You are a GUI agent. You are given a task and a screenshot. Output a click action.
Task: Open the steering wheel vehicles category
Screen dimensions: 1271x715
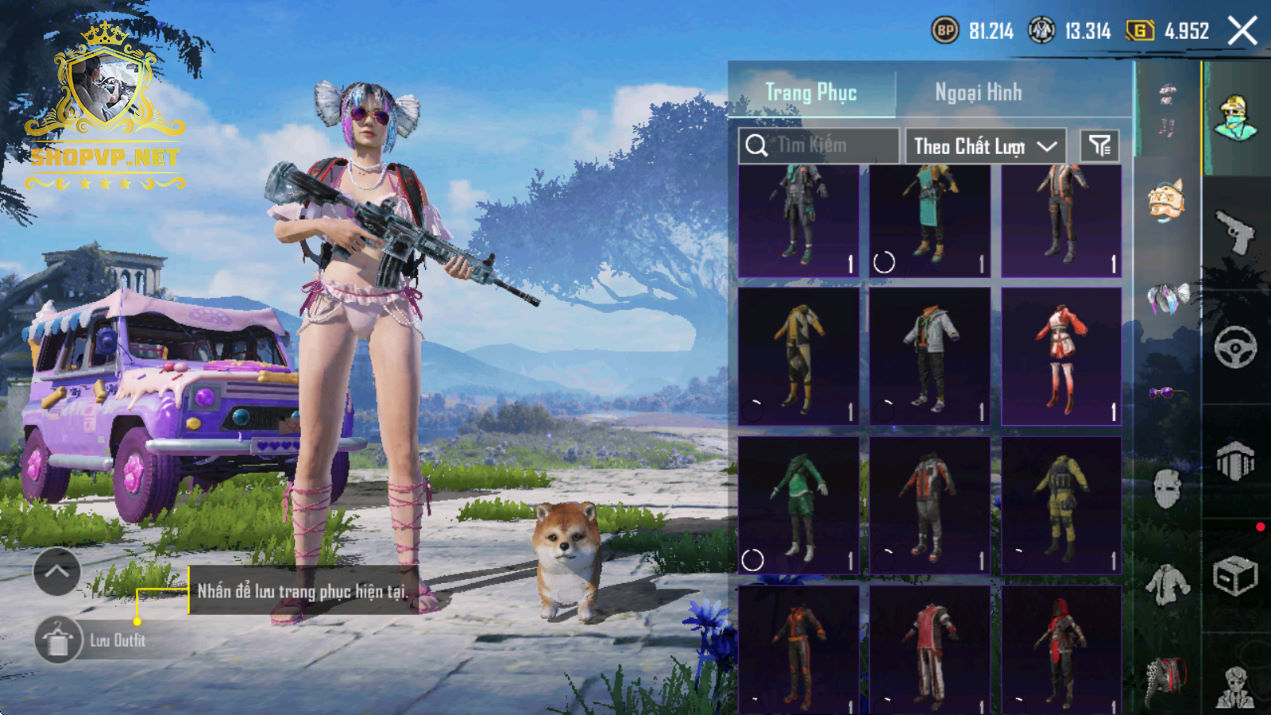click(x=1236, y=347)
